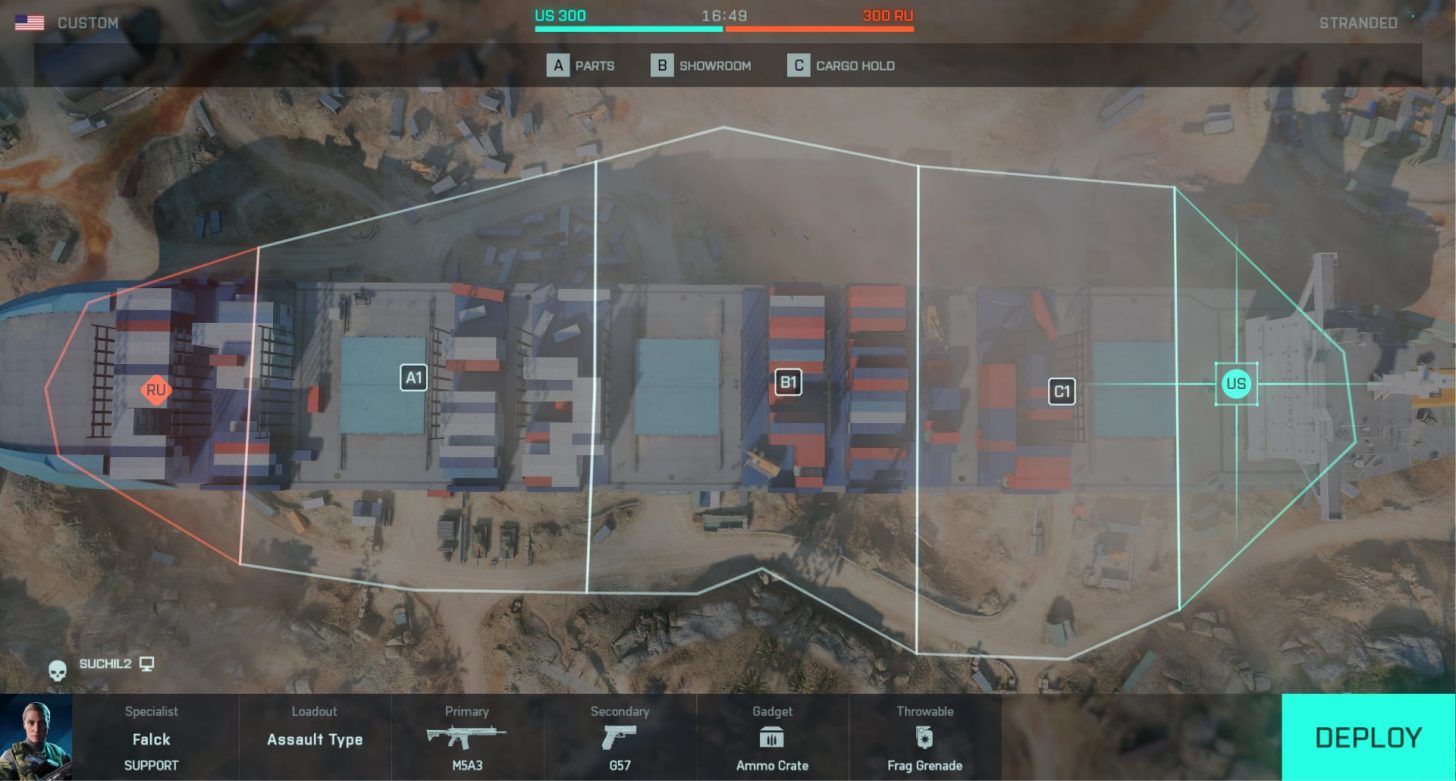
Task: Open the Assault Type loadout panel
Action: [x=314, y=738]
